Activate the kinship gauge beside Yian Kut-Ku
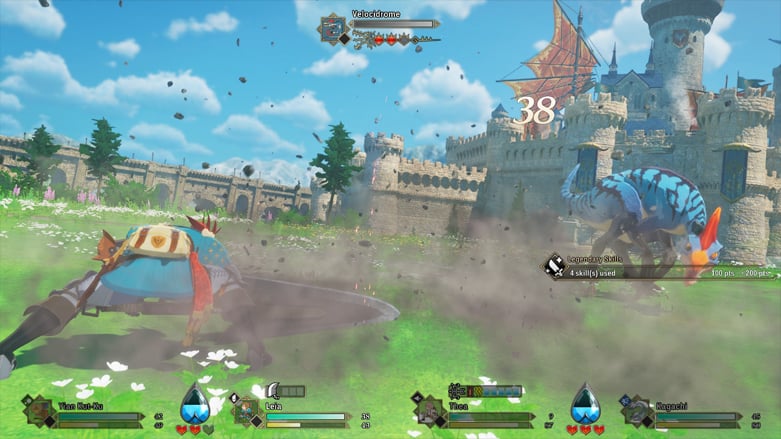This screenshot has height=439, width=781. click(x=195, y=405)
